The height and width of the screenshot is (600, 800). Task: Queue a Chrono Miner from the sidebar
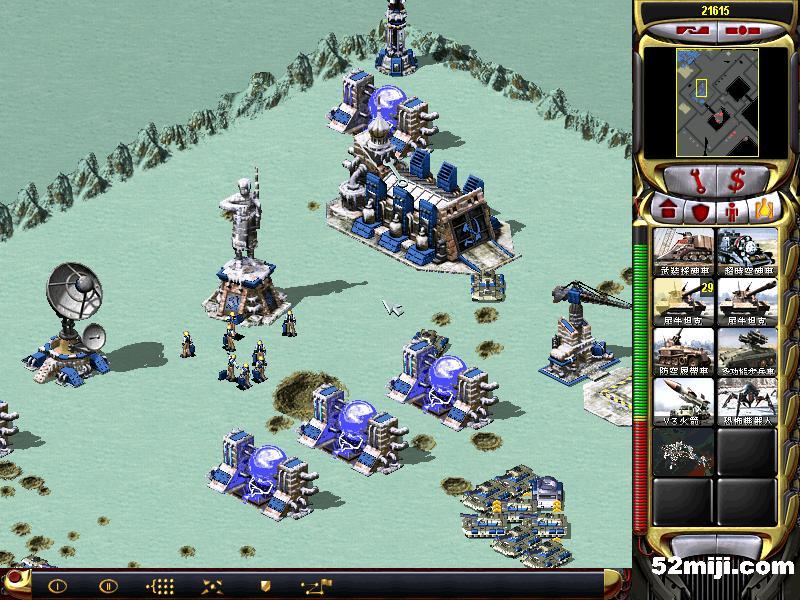tap(745, 251)
